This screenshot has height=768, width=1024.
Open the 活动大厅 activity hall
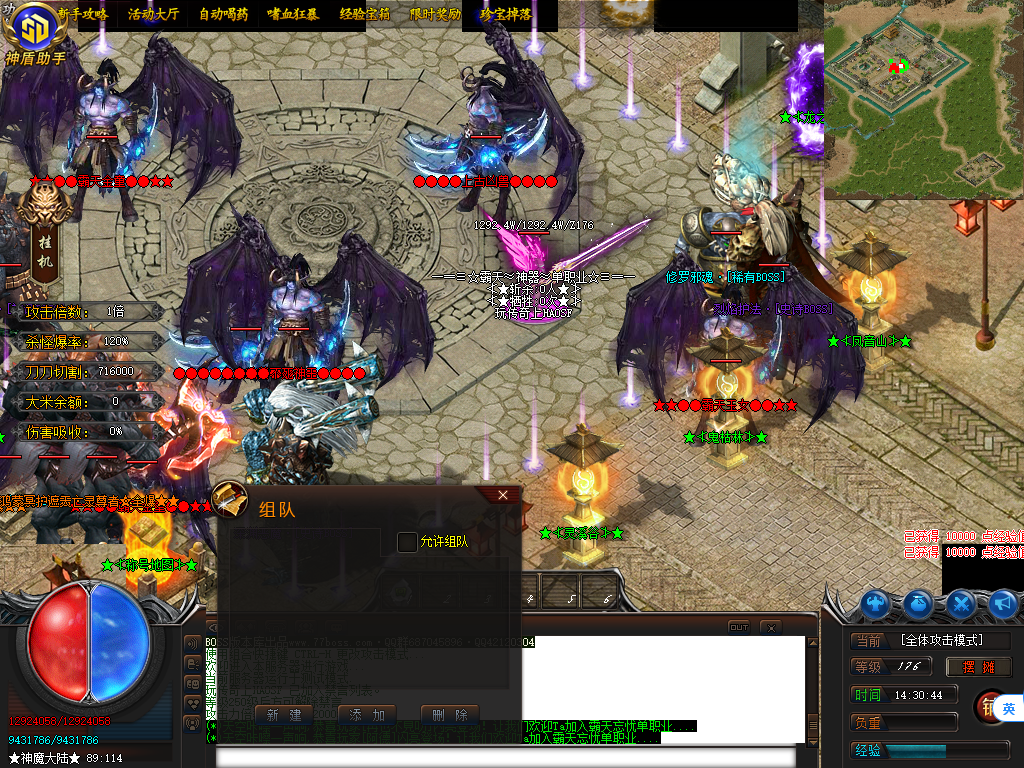click(152, 15)
